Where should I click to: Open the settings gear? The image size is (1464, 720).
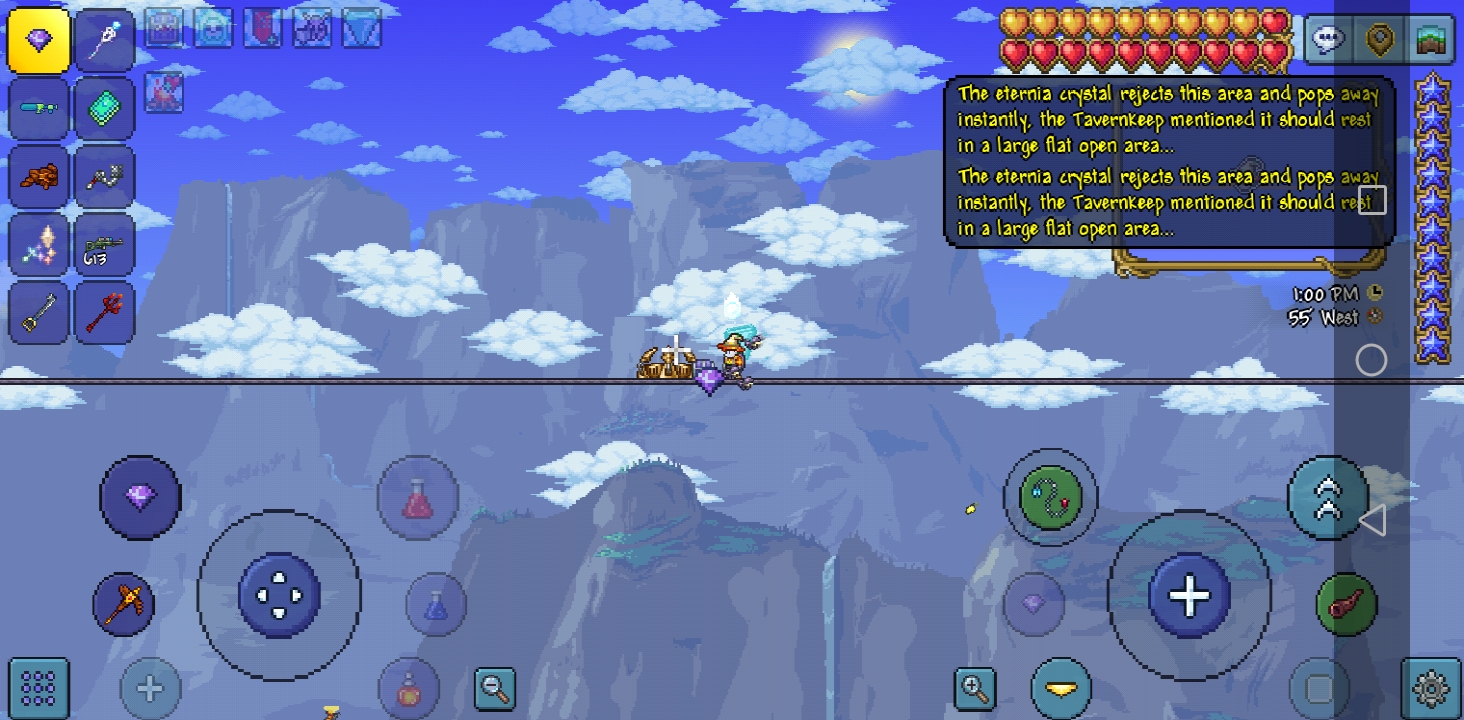[1432, 688]
